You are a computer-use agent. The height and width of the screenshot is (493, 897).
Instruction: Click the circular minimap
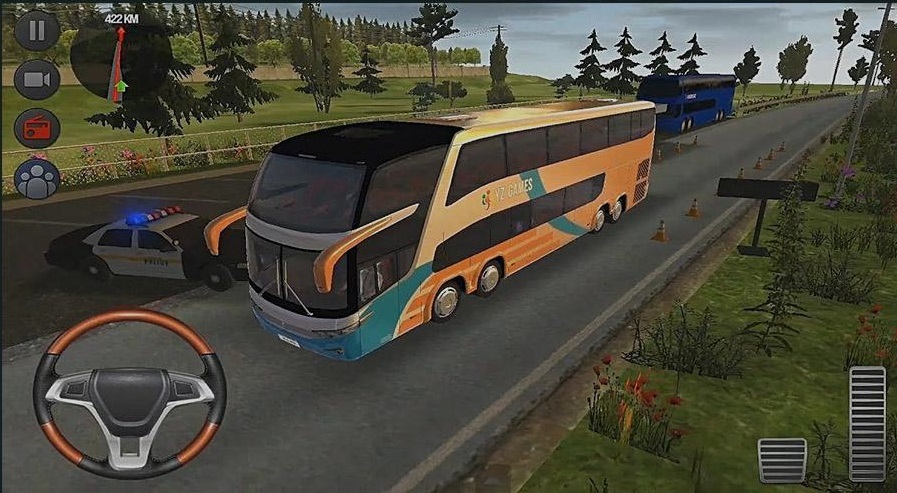coord(118,62)
